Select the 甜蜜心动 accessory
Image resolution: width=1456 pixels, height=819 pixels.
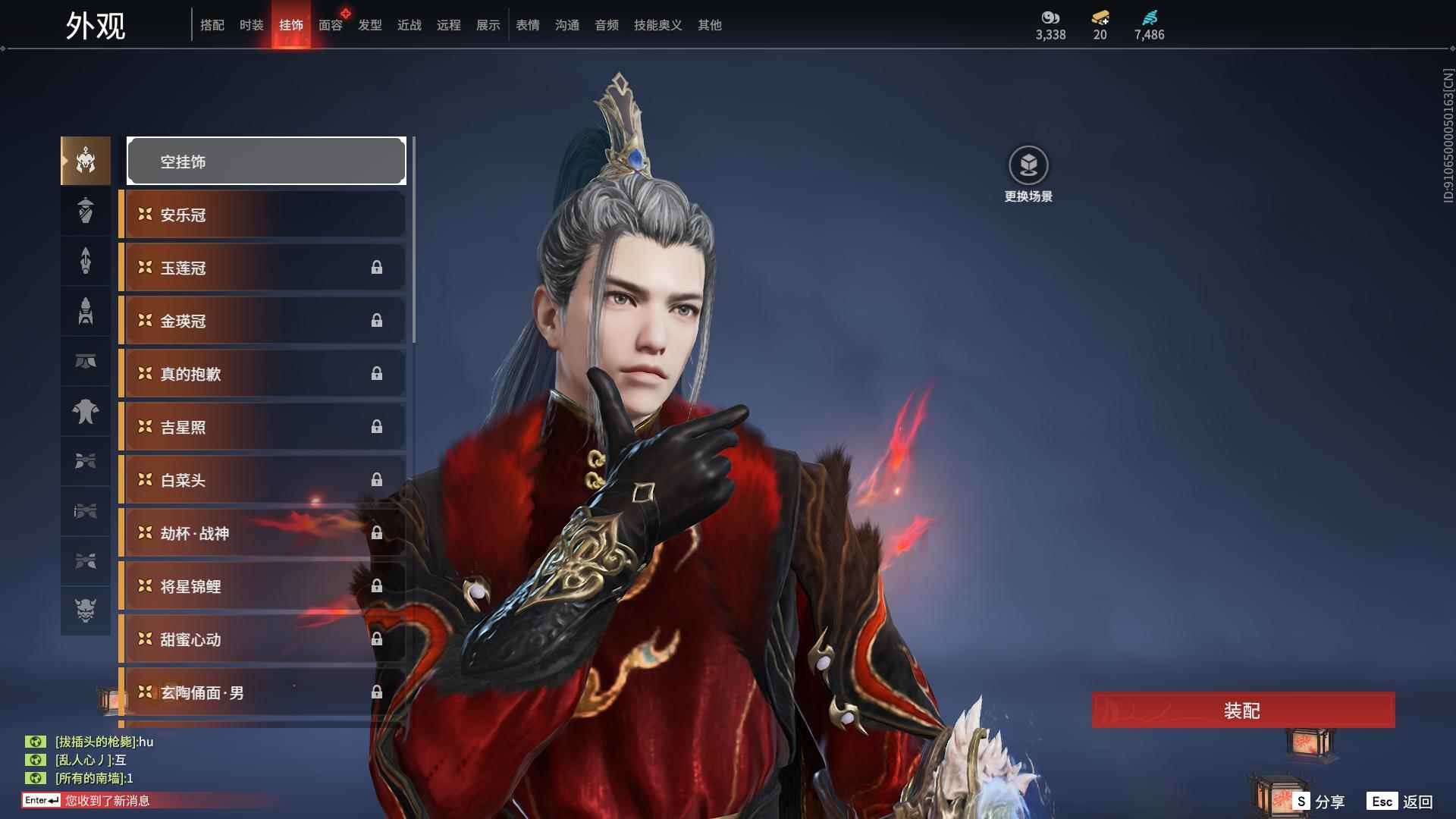[x=262, y=639]
